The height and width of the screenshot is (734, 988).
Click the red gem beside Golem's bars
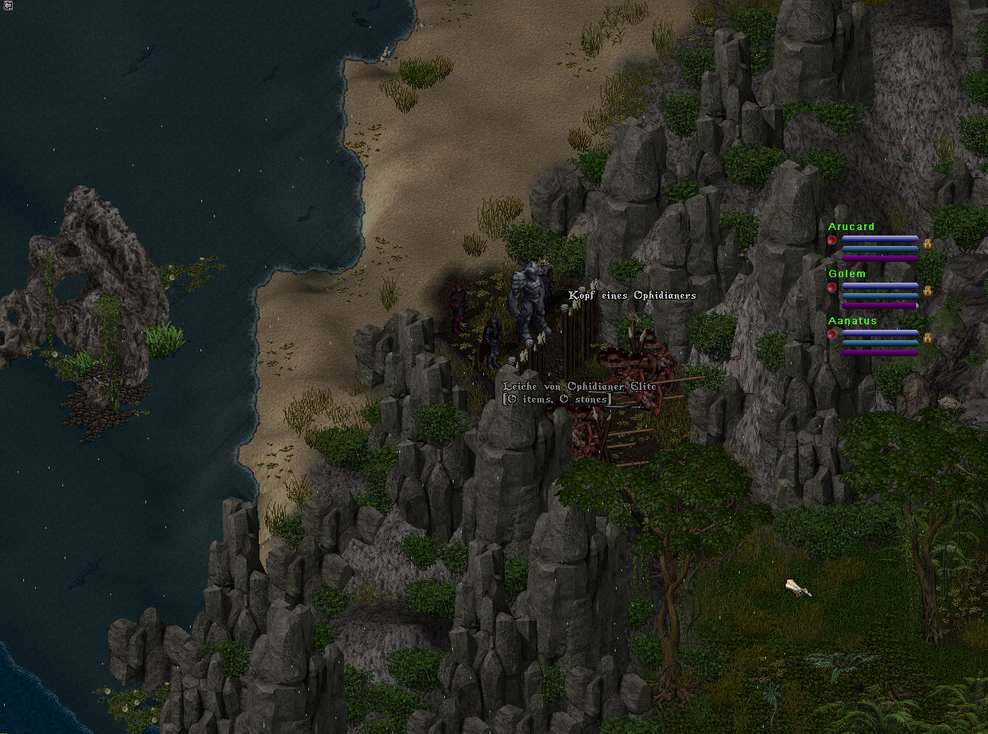pos(831,288)
